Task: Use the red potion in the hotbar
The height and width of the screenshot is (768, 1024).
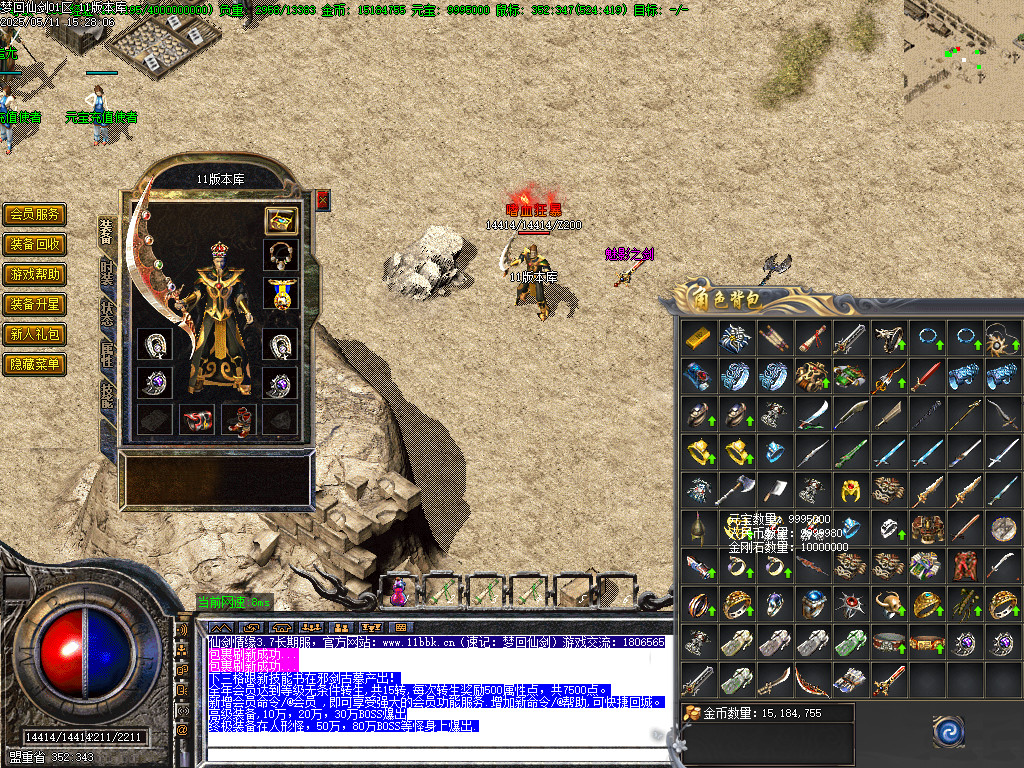Action: (398, 592)
